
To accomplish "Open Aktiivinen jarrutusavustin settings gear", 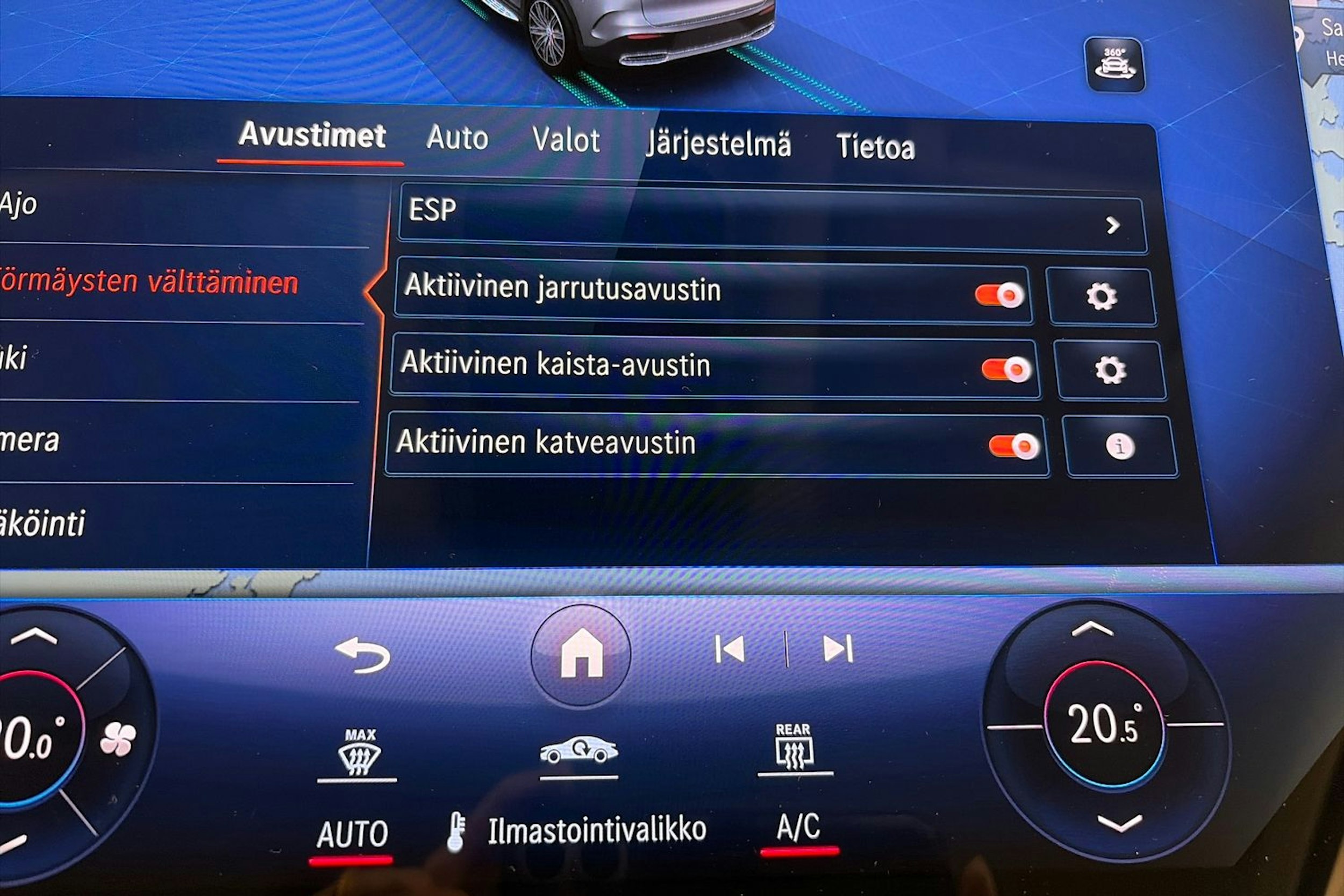I will [x=1102, y=297].
